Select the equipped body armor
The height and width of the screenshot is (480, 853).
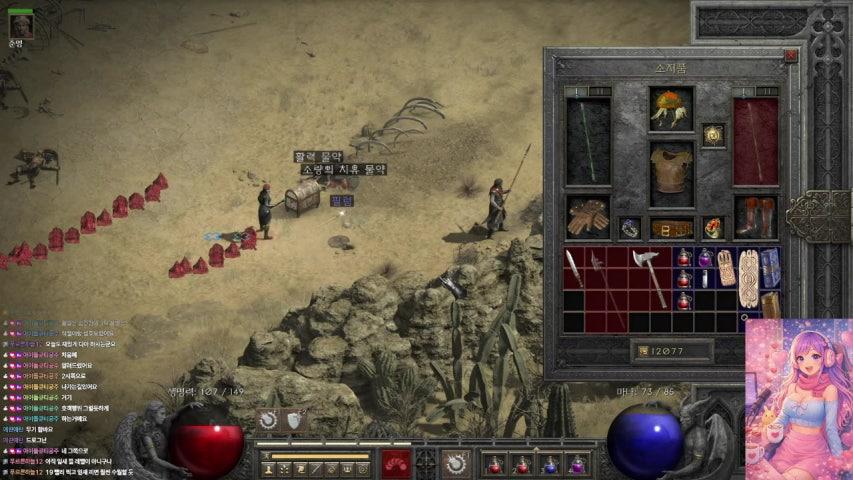(x=671, y=173)
